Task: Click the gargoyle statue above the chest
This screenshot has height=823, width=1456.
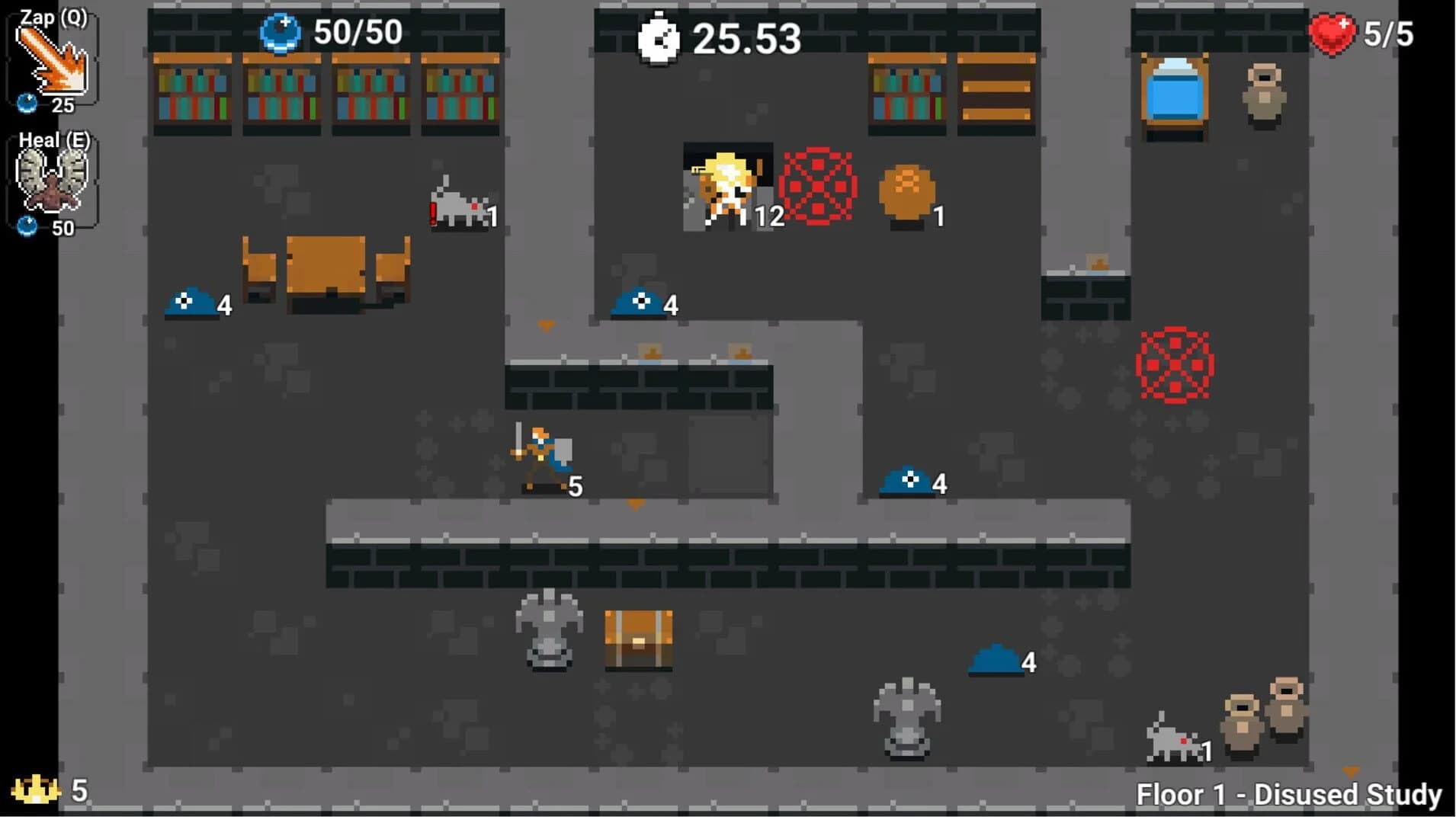Action: 549,625
